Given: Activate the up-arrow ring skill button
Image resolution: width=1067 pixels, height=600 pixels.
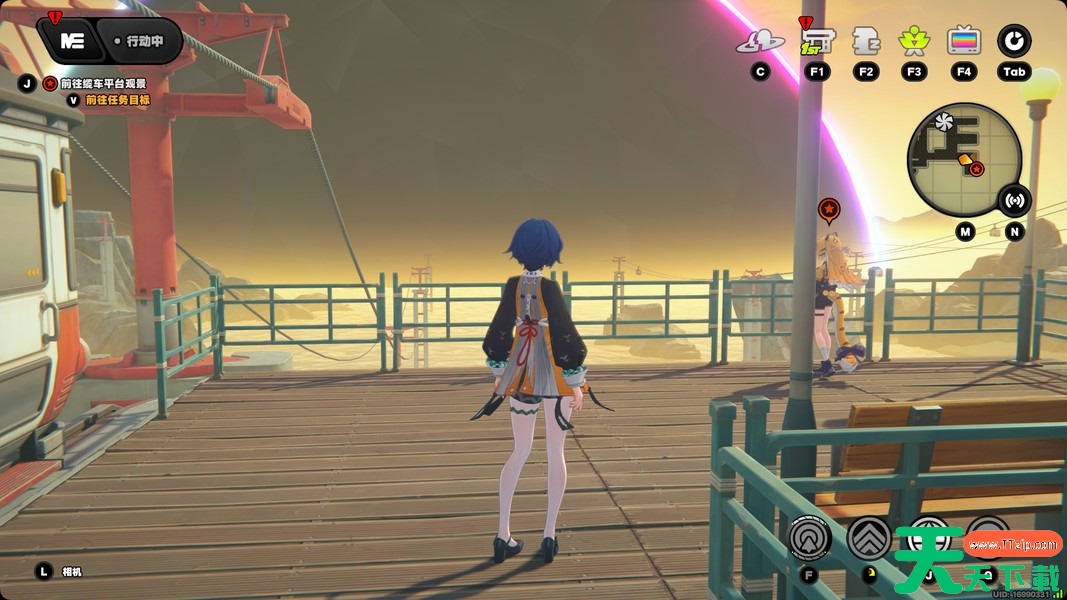Looking at the screenshot, I should click(x=810, y=538).
